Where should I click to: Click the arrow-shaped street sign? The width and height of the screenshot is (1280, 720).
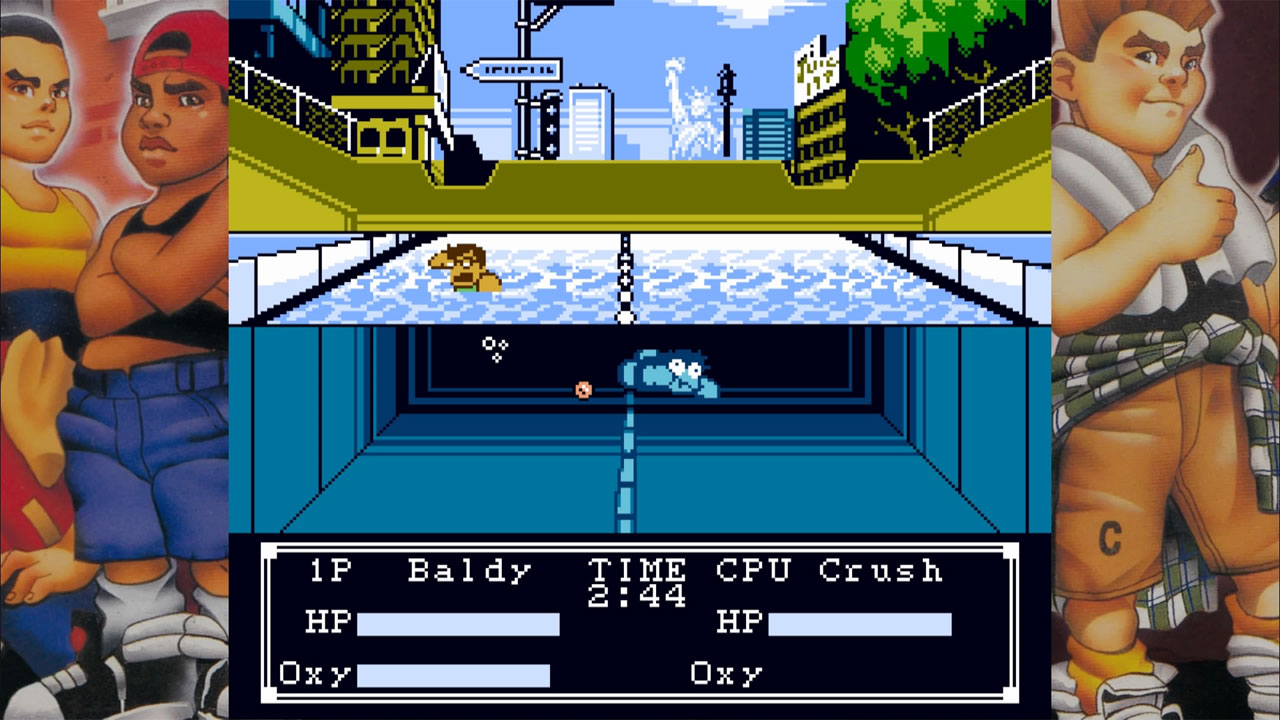513,68
